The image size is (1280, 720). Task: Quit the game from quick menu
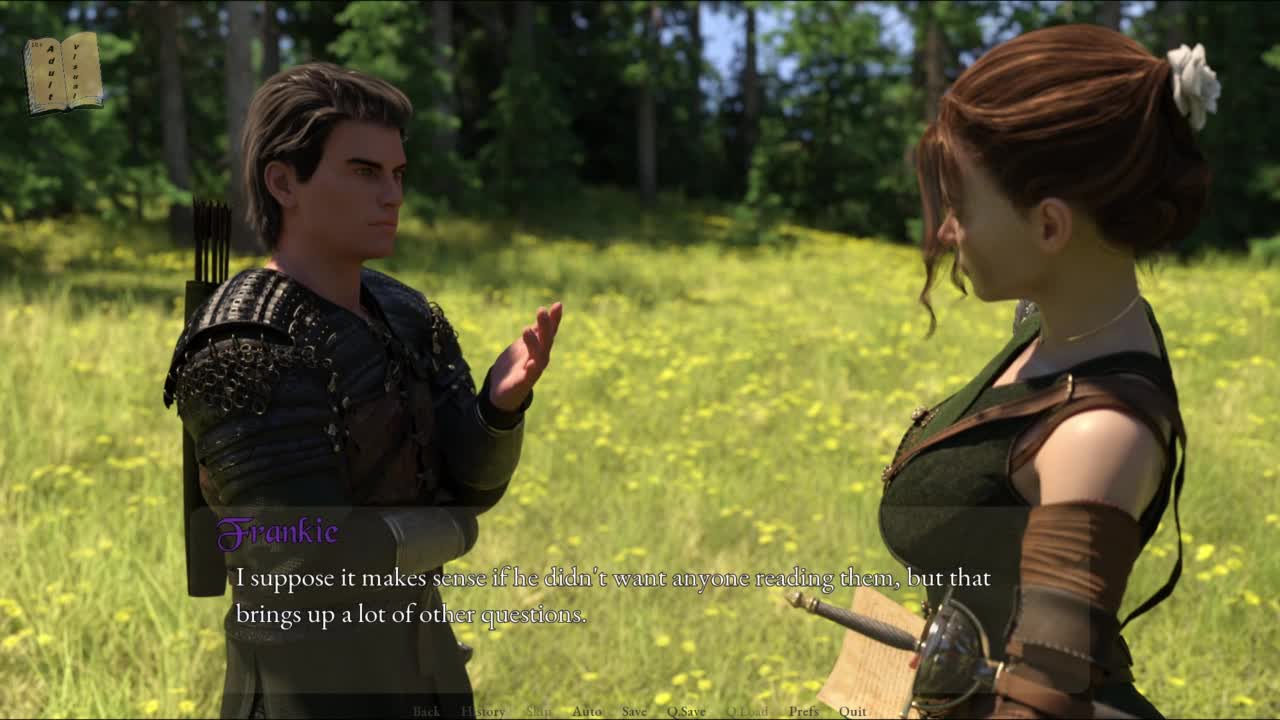[x=853, y=711]
